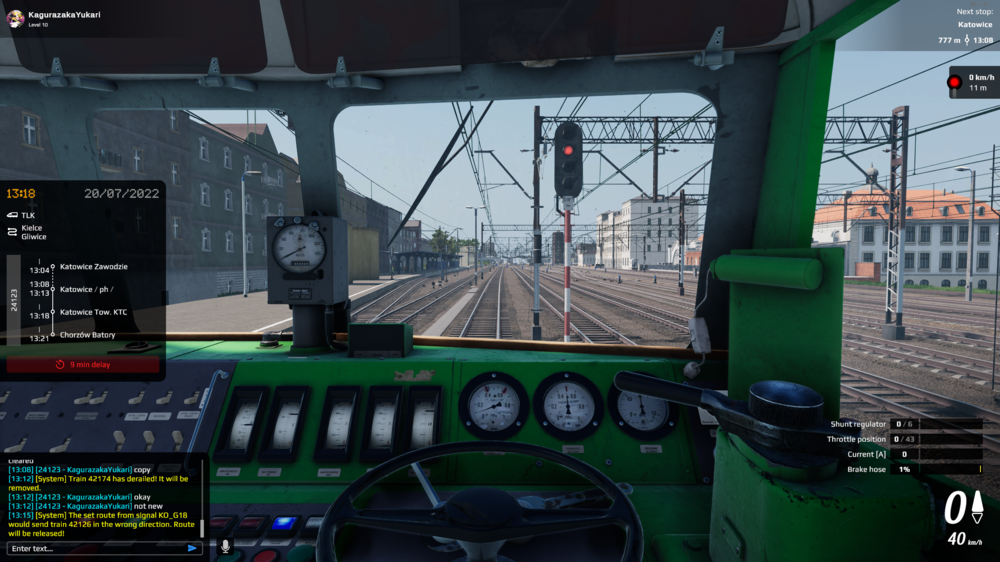1000x562 pixels.
Task: Send the chat message with the blue arrow
Action: (x=192, y=548)
